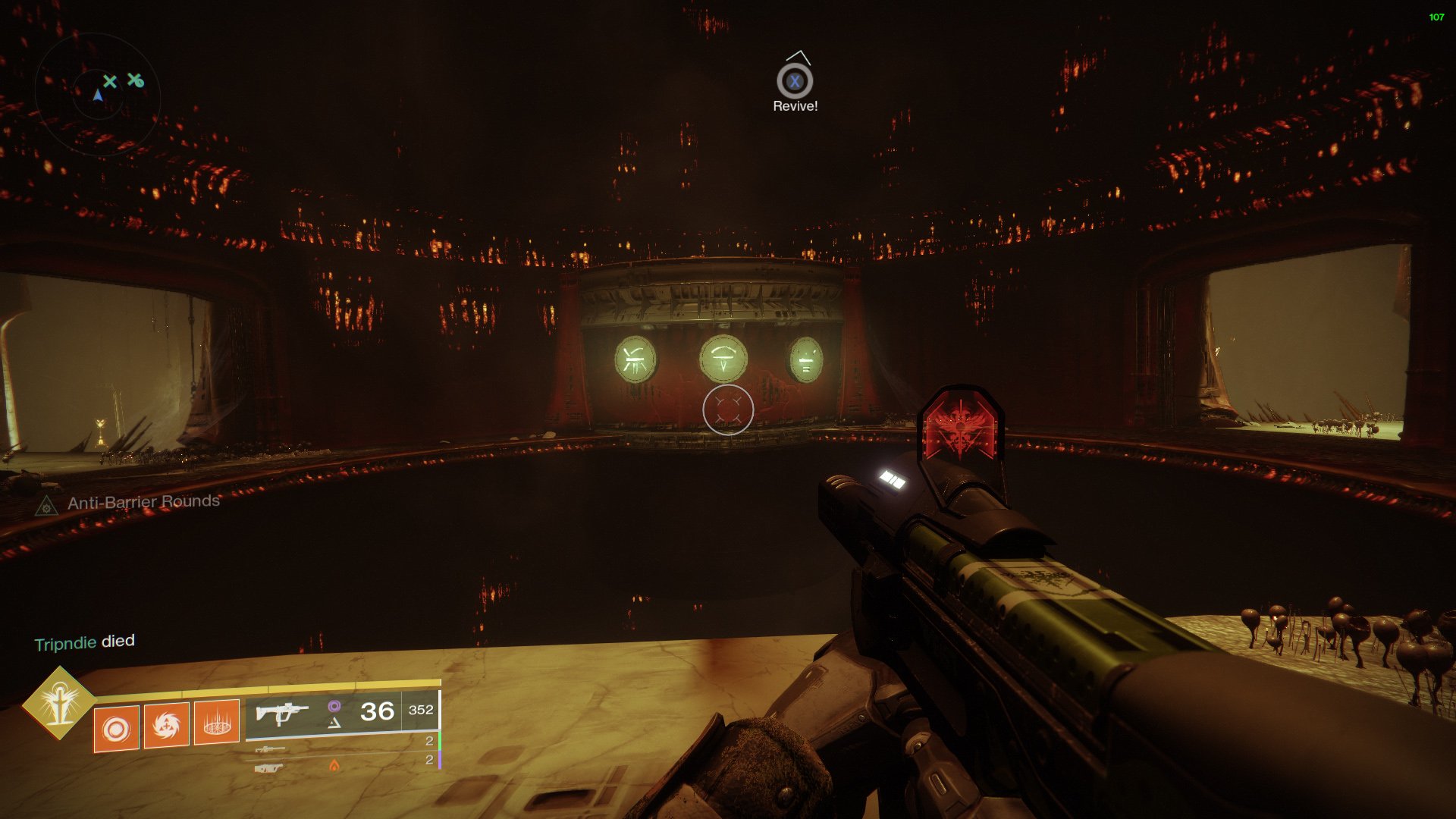Click the Anti-Barrier Rounds triangle perk icon
Screen dimensions: 1456x819
46,506
